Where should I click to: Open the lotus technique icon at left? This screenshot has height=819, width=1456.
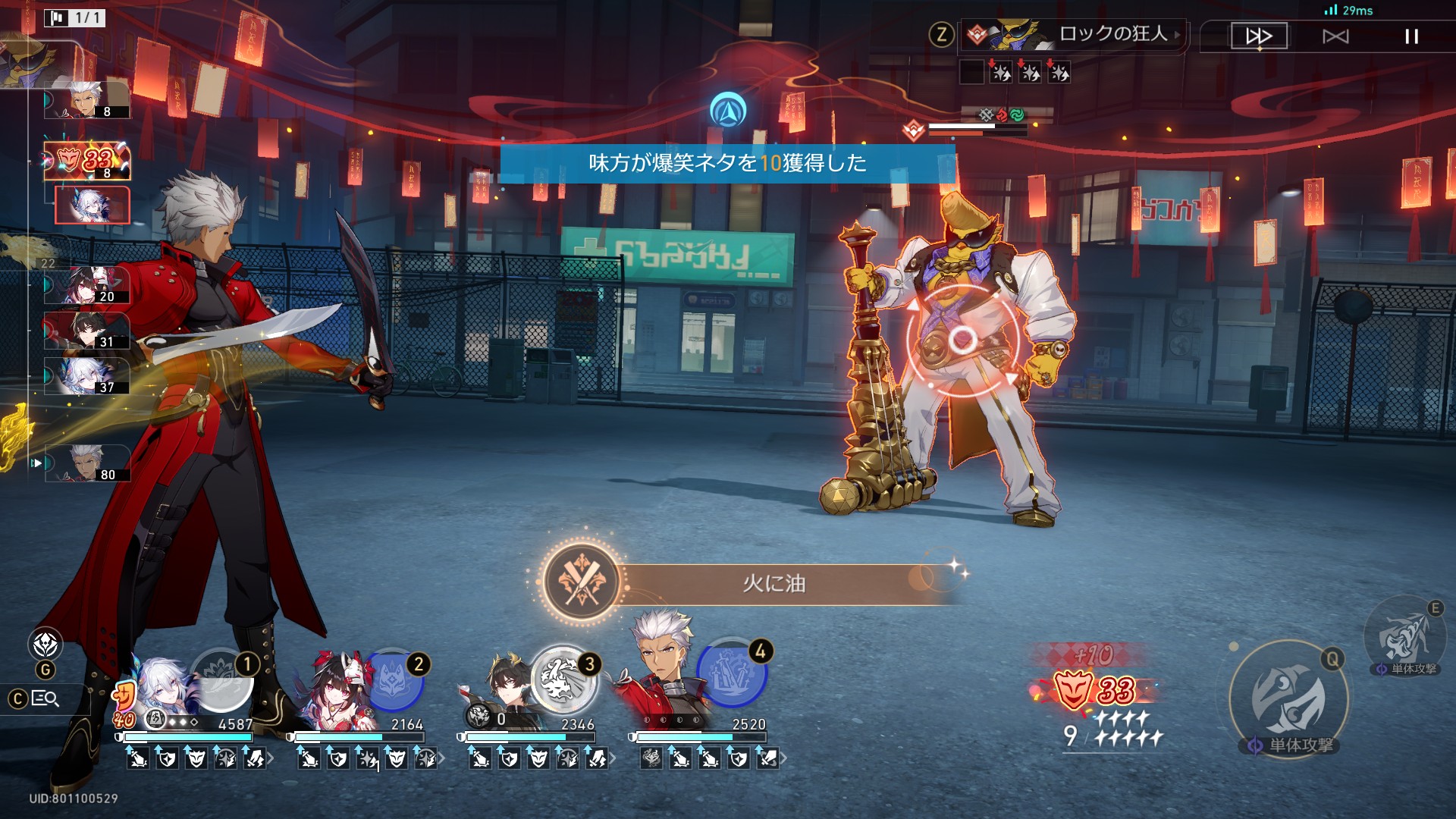click(x=45, y=645)
